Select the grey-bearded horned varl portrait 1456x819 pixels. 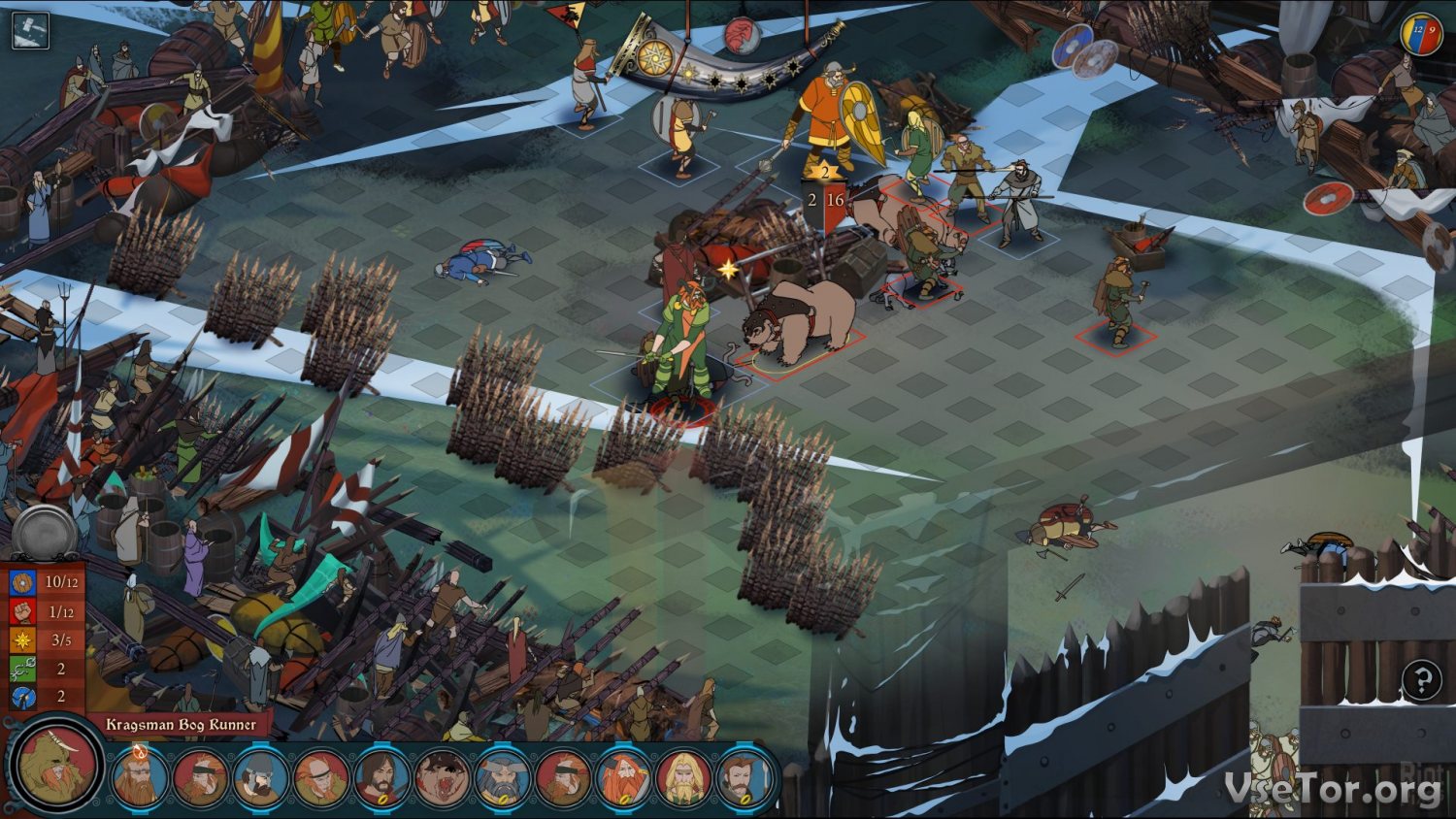[502, 779]
